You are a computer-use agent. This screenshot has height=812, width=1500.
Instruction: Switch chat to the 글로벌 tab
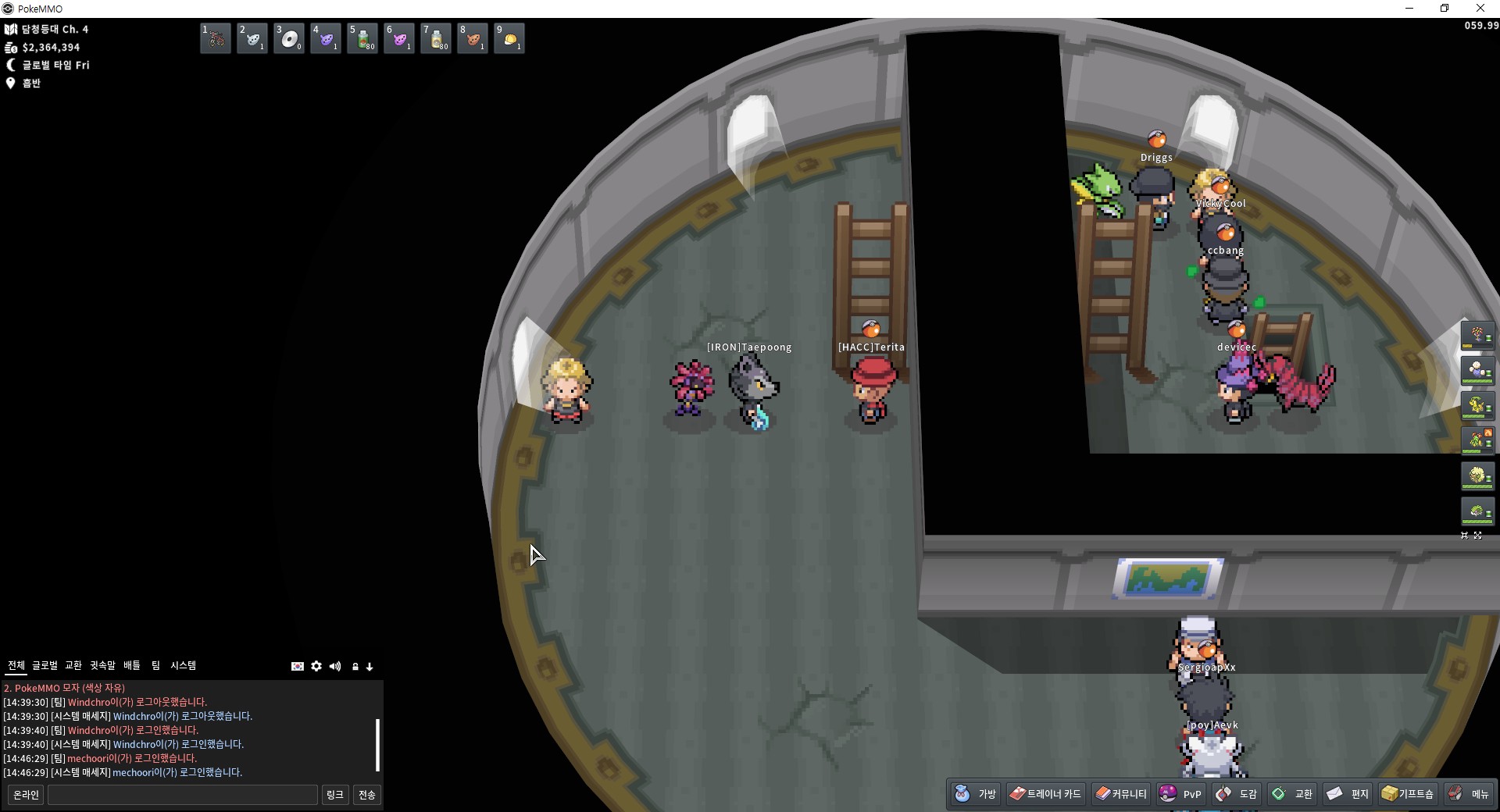(45, 665)
